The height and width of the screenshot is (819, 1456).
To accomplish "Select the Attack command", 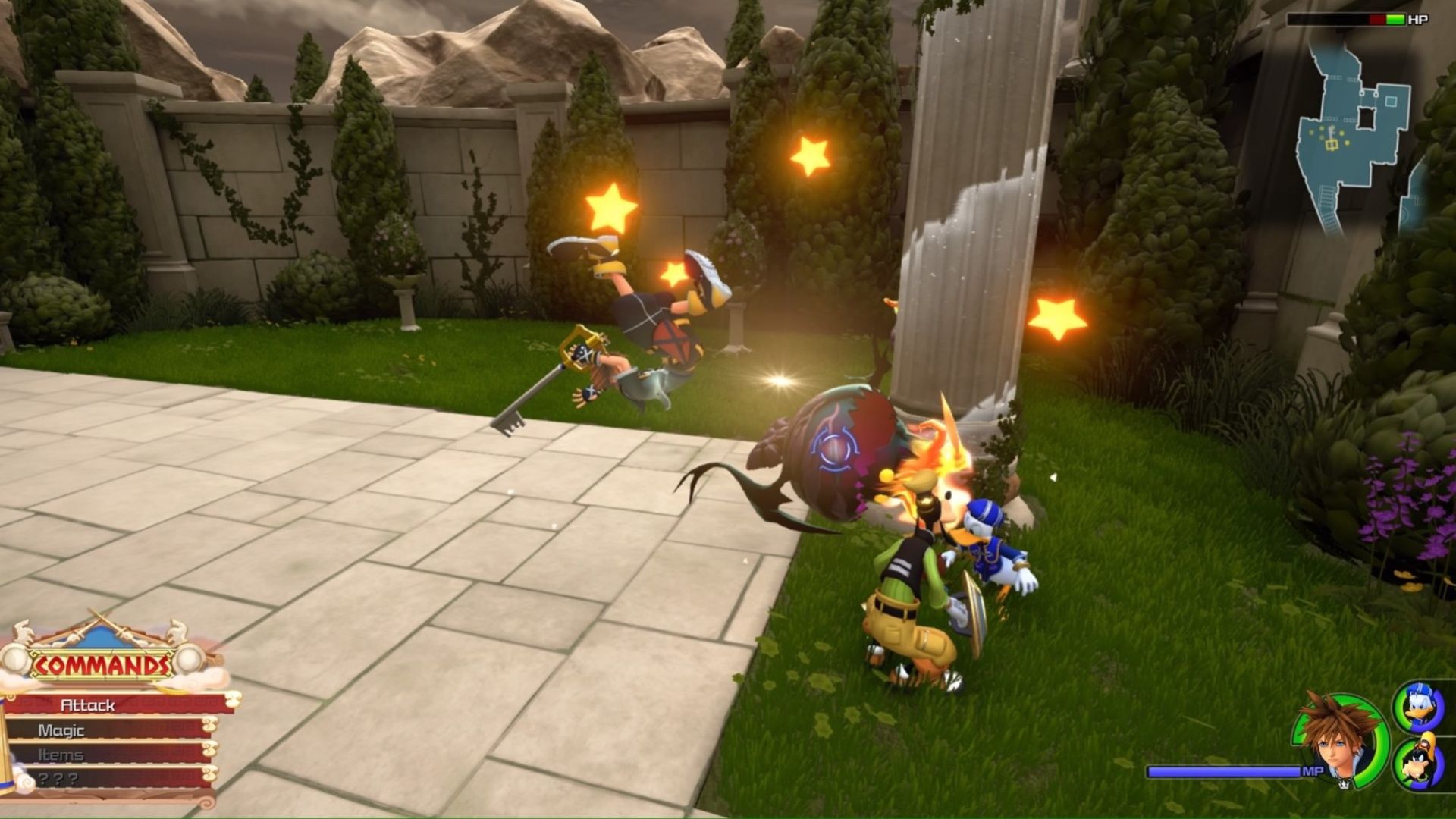I will point(87,706).
